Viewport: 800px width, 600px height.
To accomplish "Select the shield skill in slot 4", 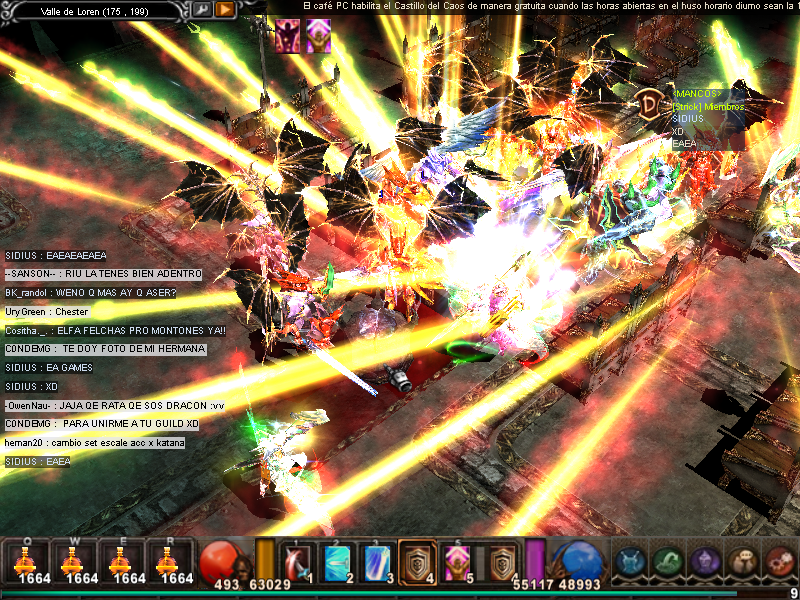I will pos(417,562).
